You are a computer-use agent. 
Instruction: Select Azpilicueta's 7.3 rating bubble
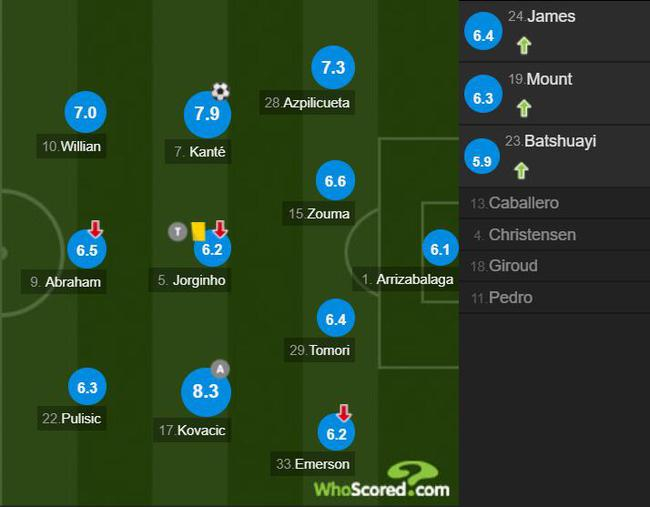click(x=332, y=67)
